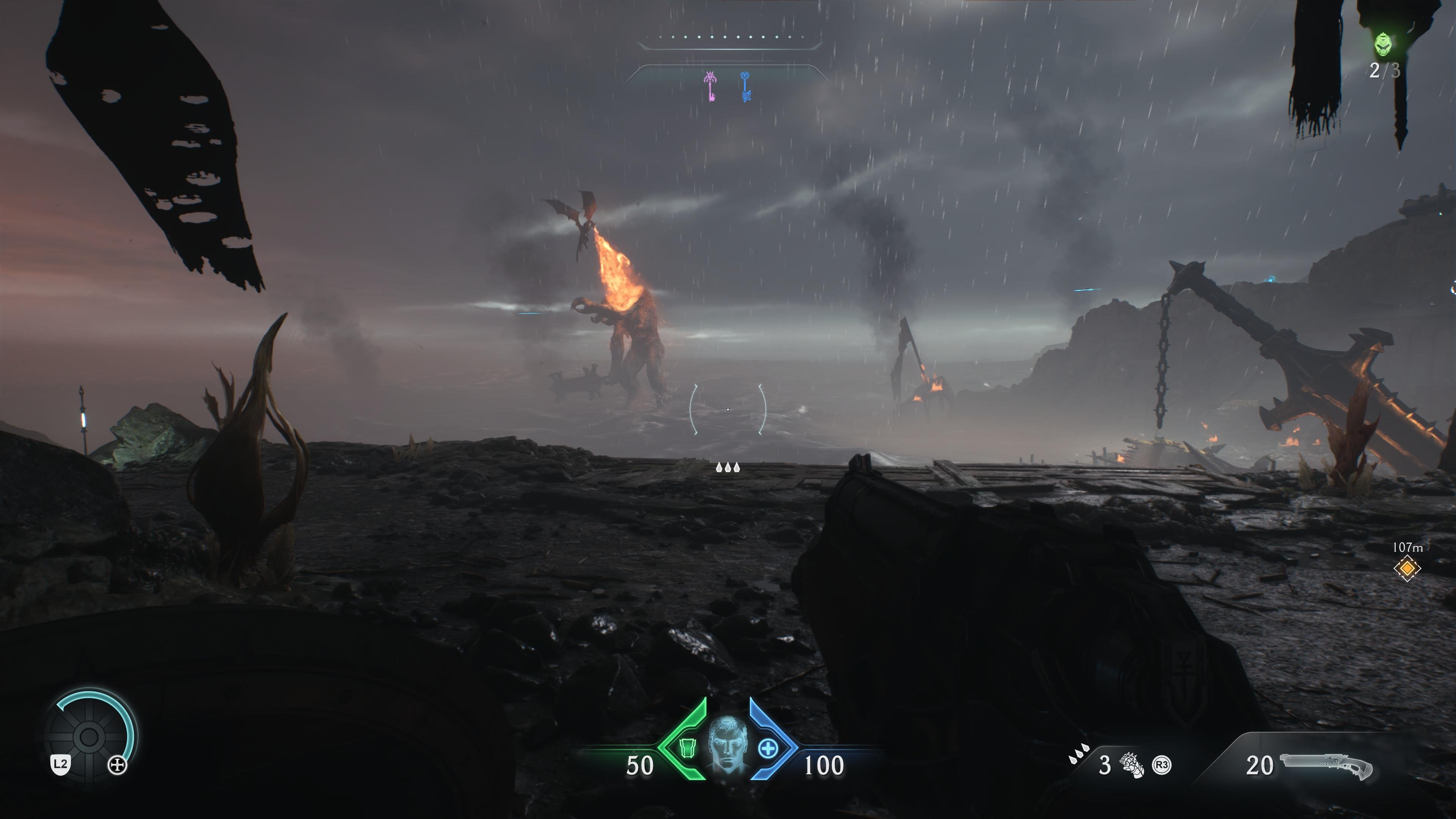Select the green Slayer helmet lives icon
The height and width of the screenshot is (819, 1456).
point(1383,44)
